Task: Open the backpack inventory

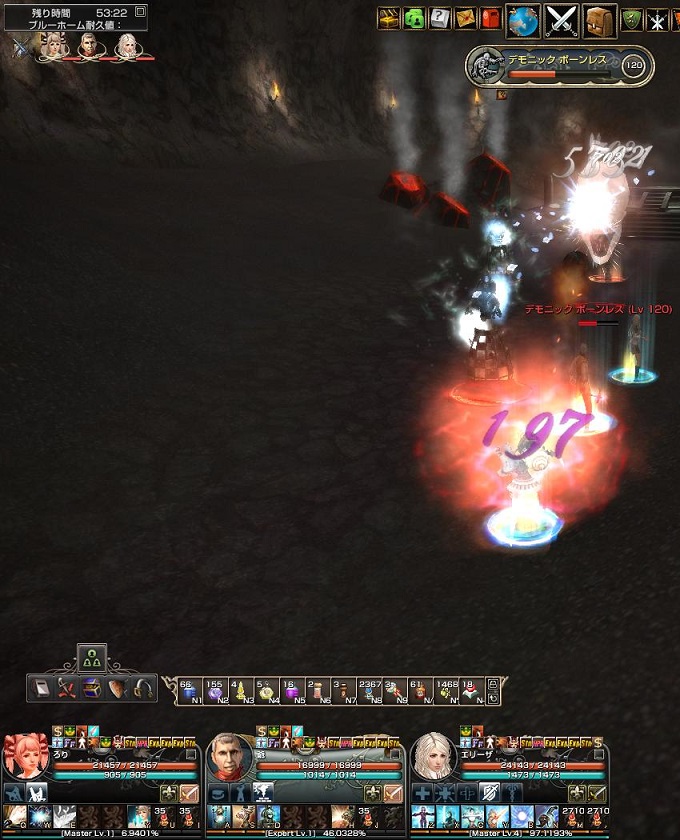Action: [599, 19]
